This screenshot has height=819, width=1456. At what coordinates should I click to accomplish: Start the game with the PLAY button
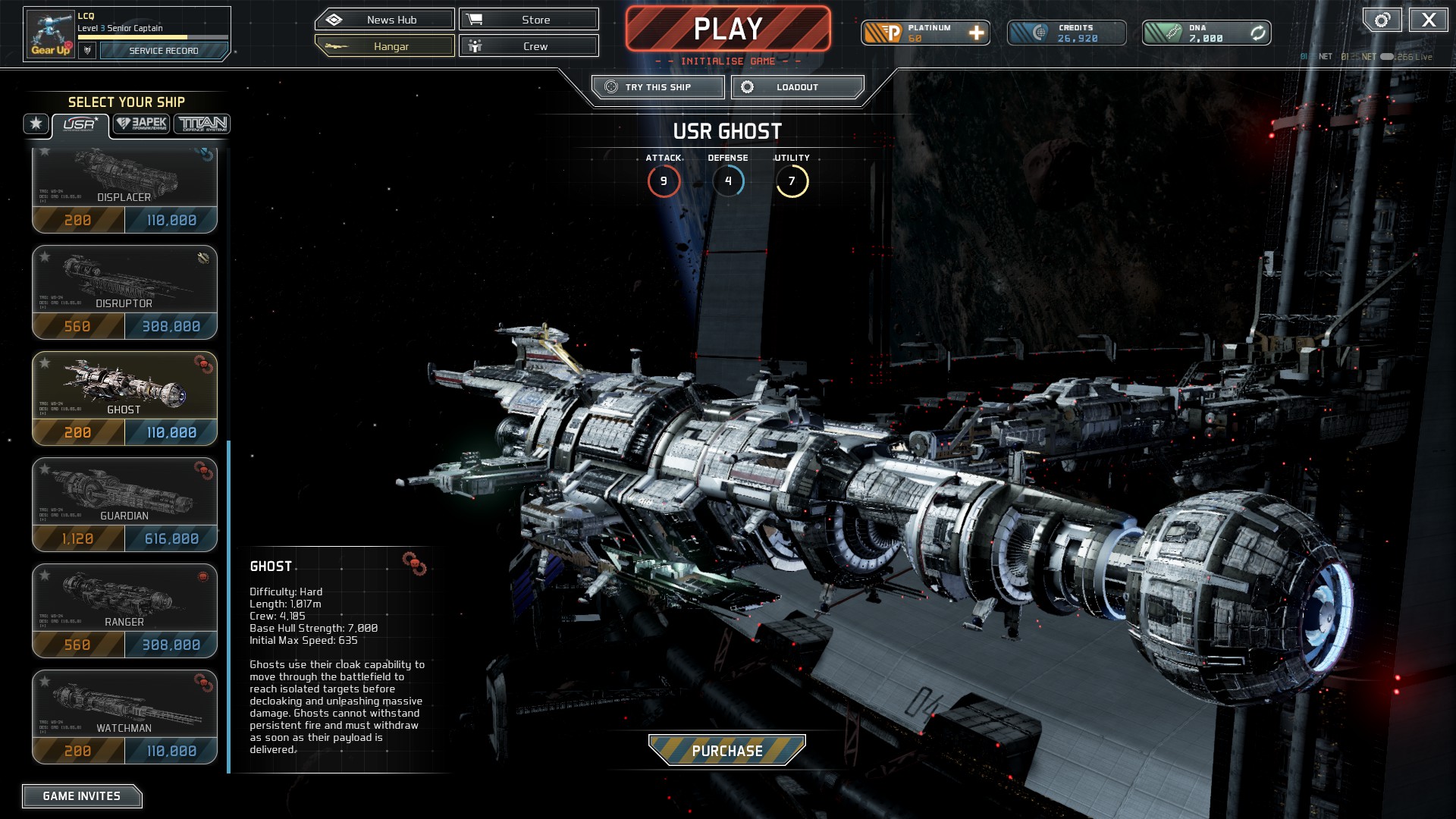tap(727, 29)
